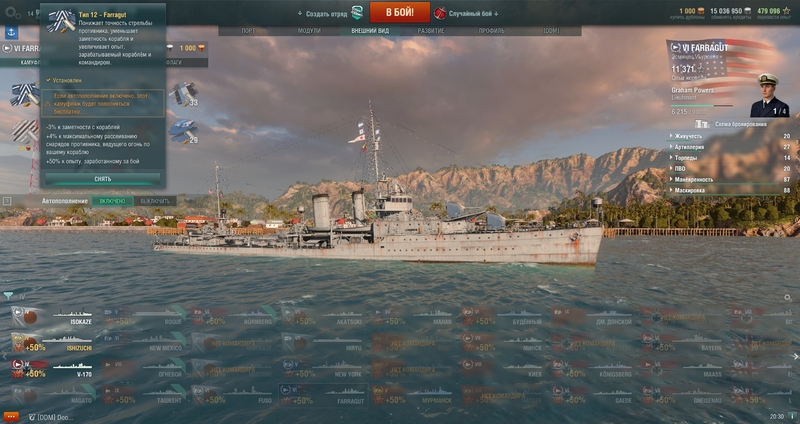Pick the V-170 from the carousel
The image size is (800, 424).
tap(48, 370)
